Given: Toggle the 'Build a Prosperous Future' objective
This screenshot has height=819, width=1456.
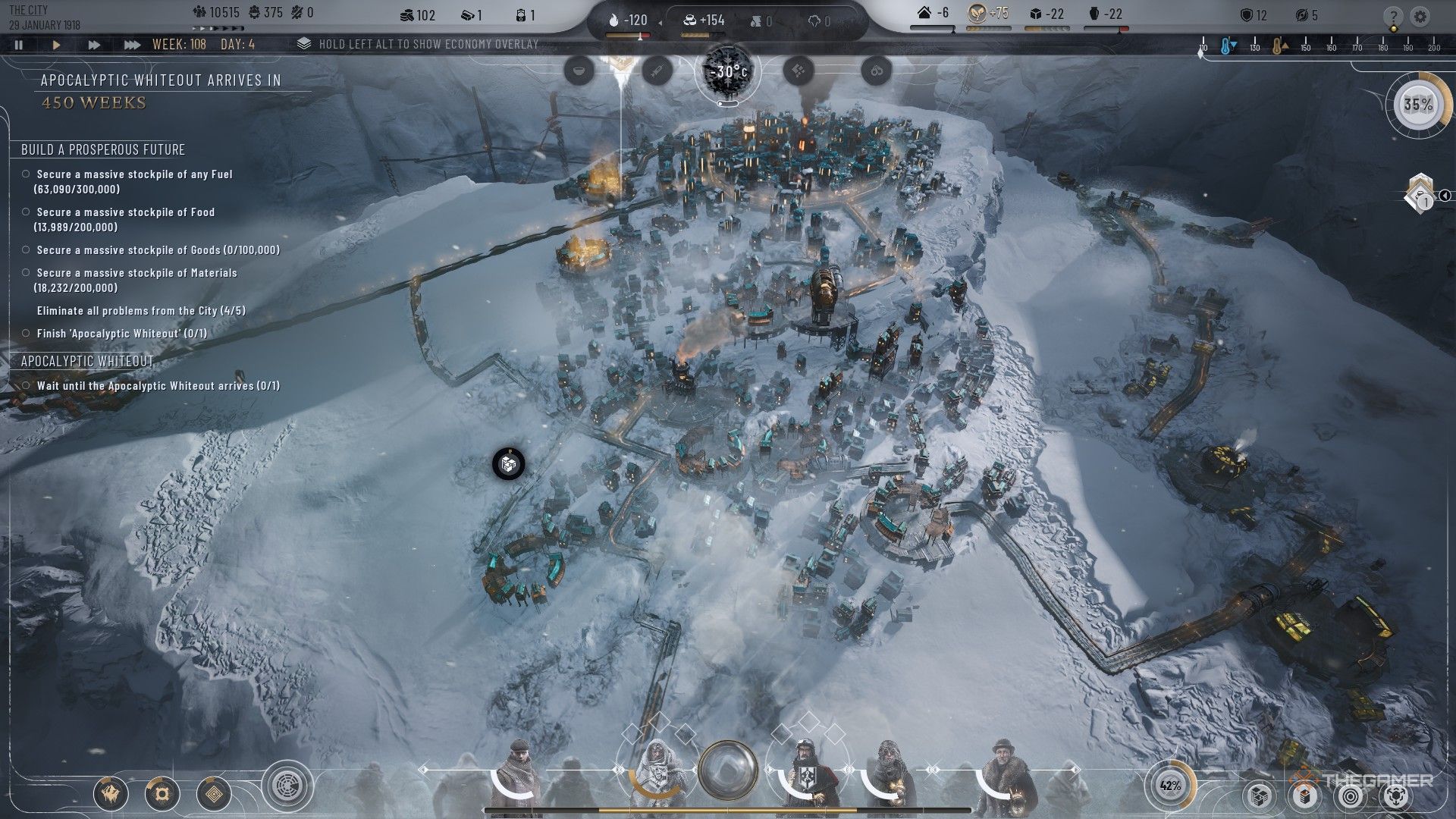Looking at the screenshot, I should [x=103, y=149].
